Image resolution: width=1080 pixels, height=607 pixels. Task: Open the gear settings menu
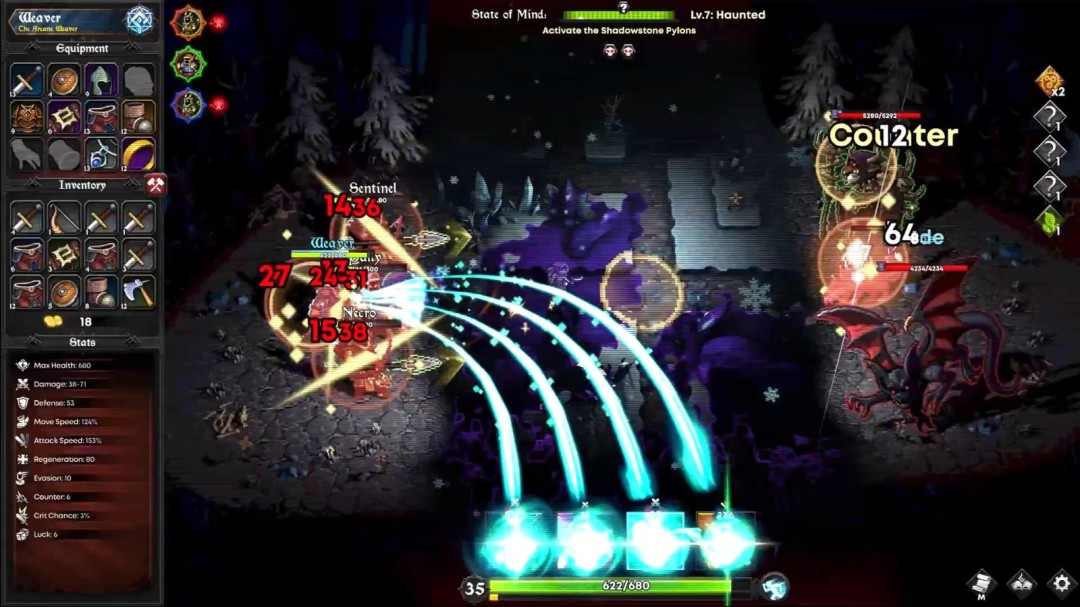tap(1061, 583)
